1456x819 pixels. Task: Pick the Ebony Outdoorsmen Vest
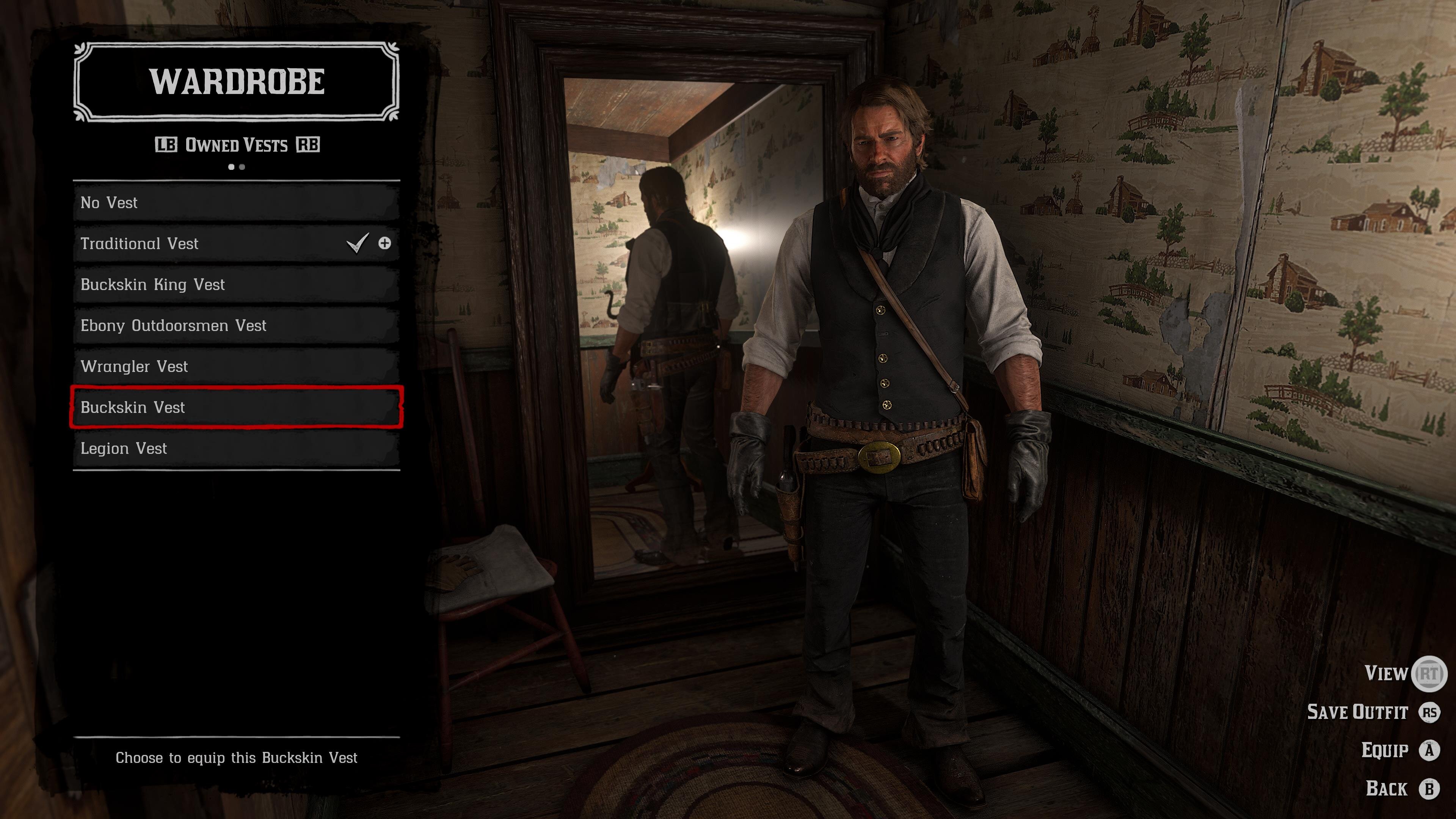(x=236, y=326)
